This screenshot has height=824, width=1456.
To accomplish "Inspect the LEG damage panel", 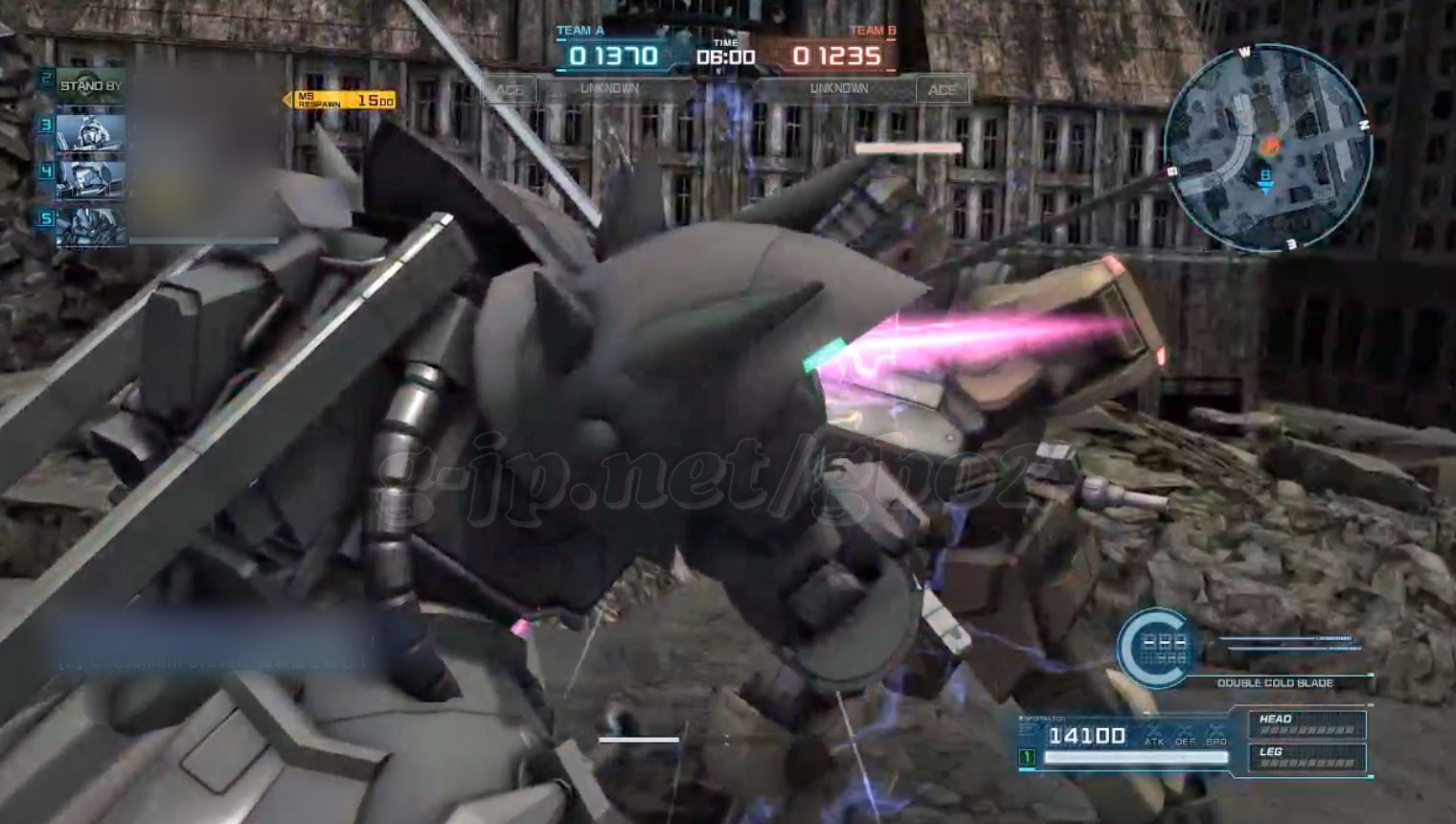I will 1307,757.
